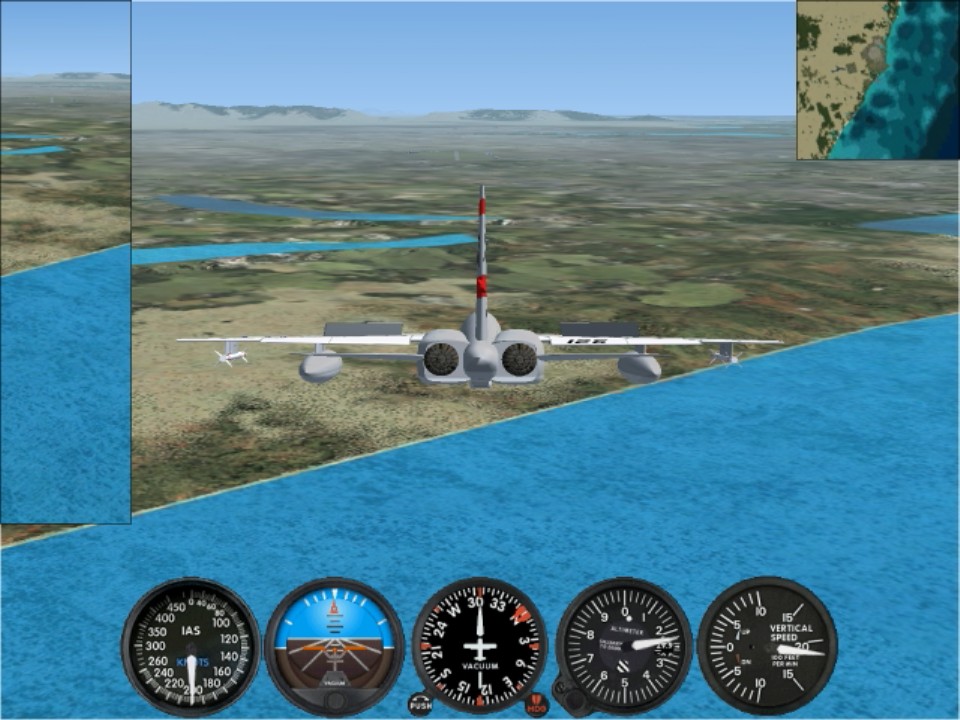The image size is (960, 720).
Task: Select the vacuum heading indicator dial
Action: click(479, 645)
